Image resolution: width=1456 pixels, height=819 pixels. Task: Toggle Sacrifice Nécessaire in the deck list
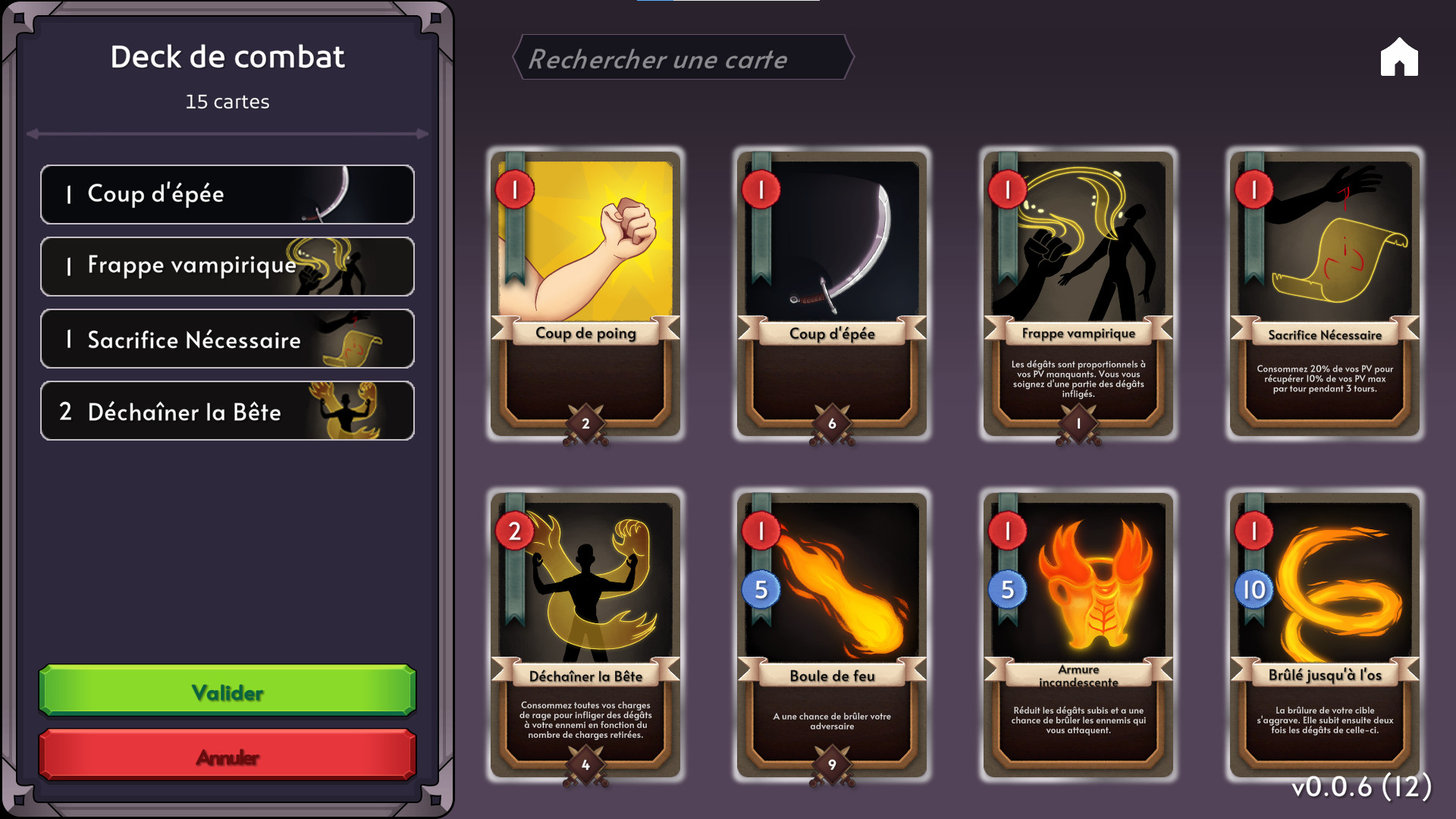click(227, 340)
